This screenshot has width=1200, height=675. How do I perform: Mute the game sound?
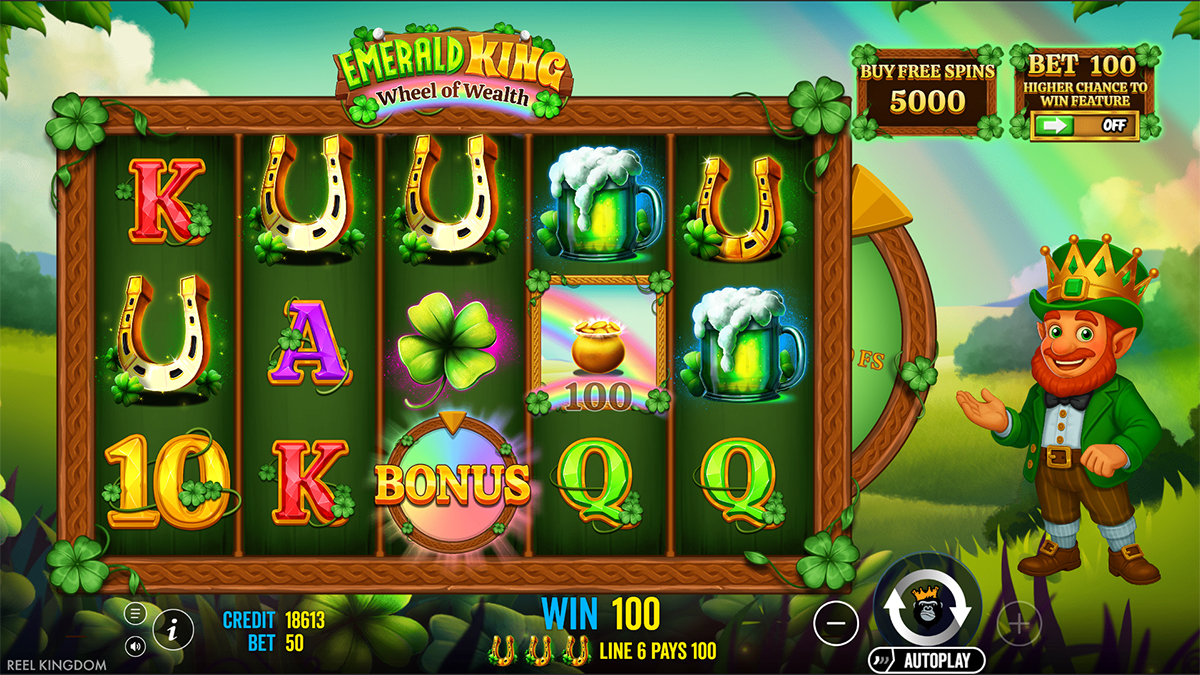click(x=136, y=646)
